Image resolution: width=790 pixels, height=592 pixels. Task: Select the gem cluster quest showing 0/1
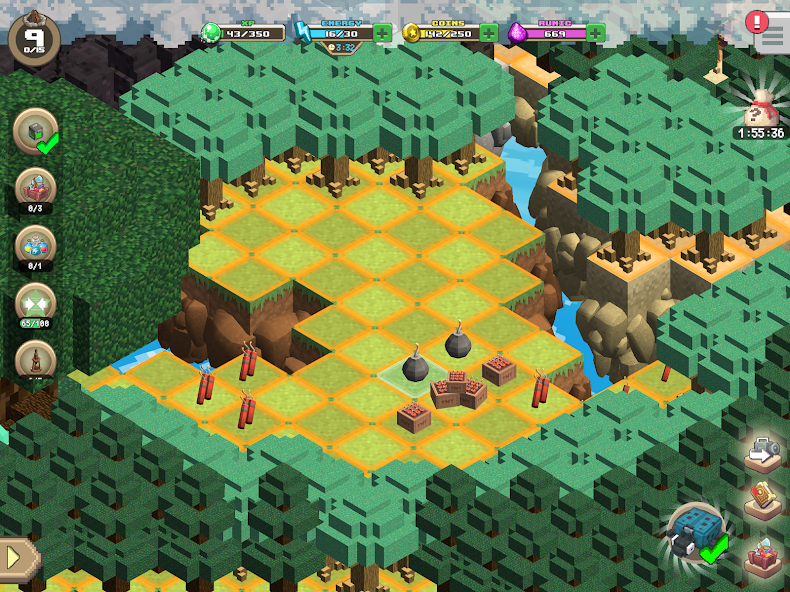click(x=36, y=247)
